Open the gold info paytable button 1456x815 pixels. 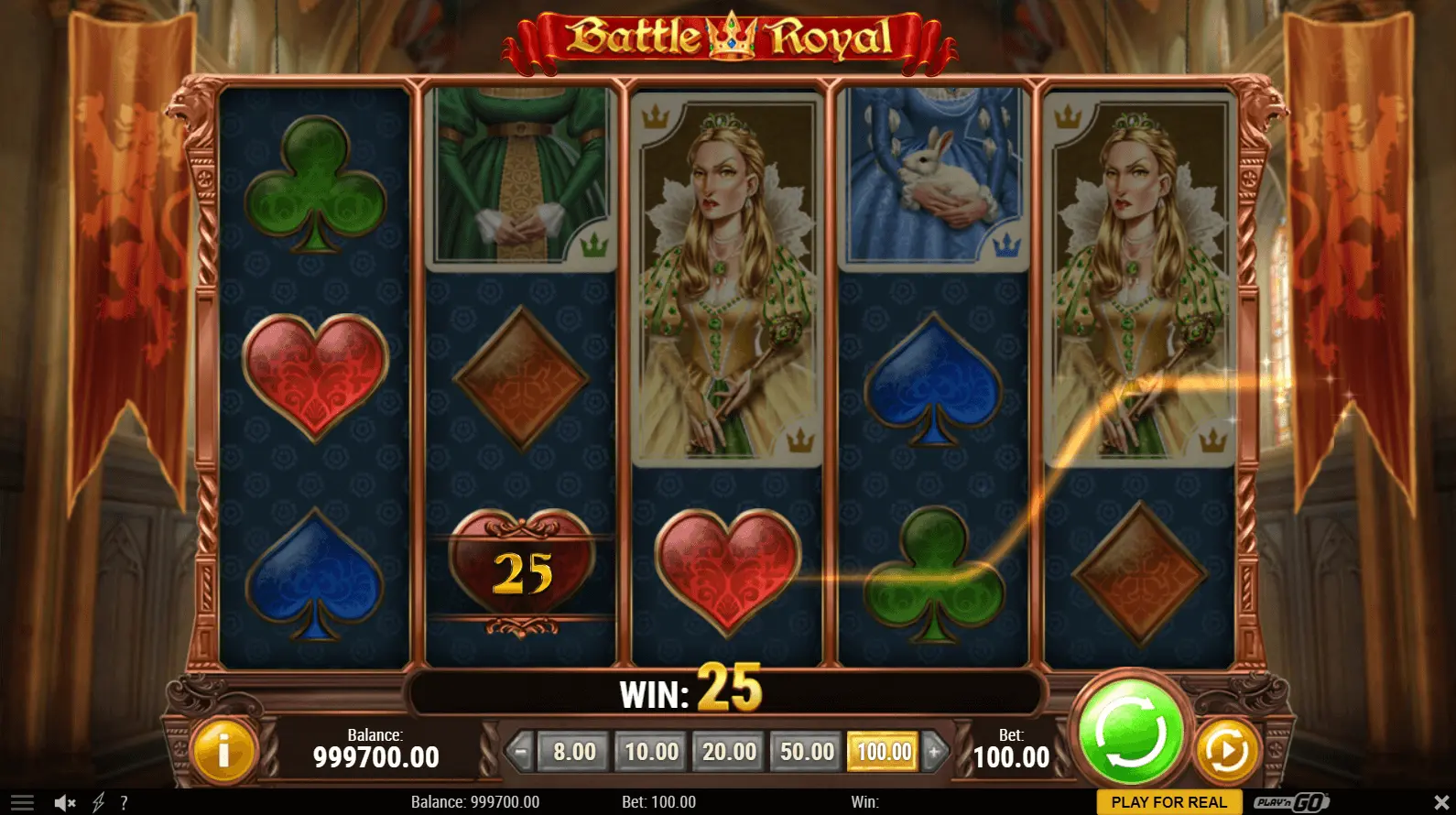[x=223, y=751]
